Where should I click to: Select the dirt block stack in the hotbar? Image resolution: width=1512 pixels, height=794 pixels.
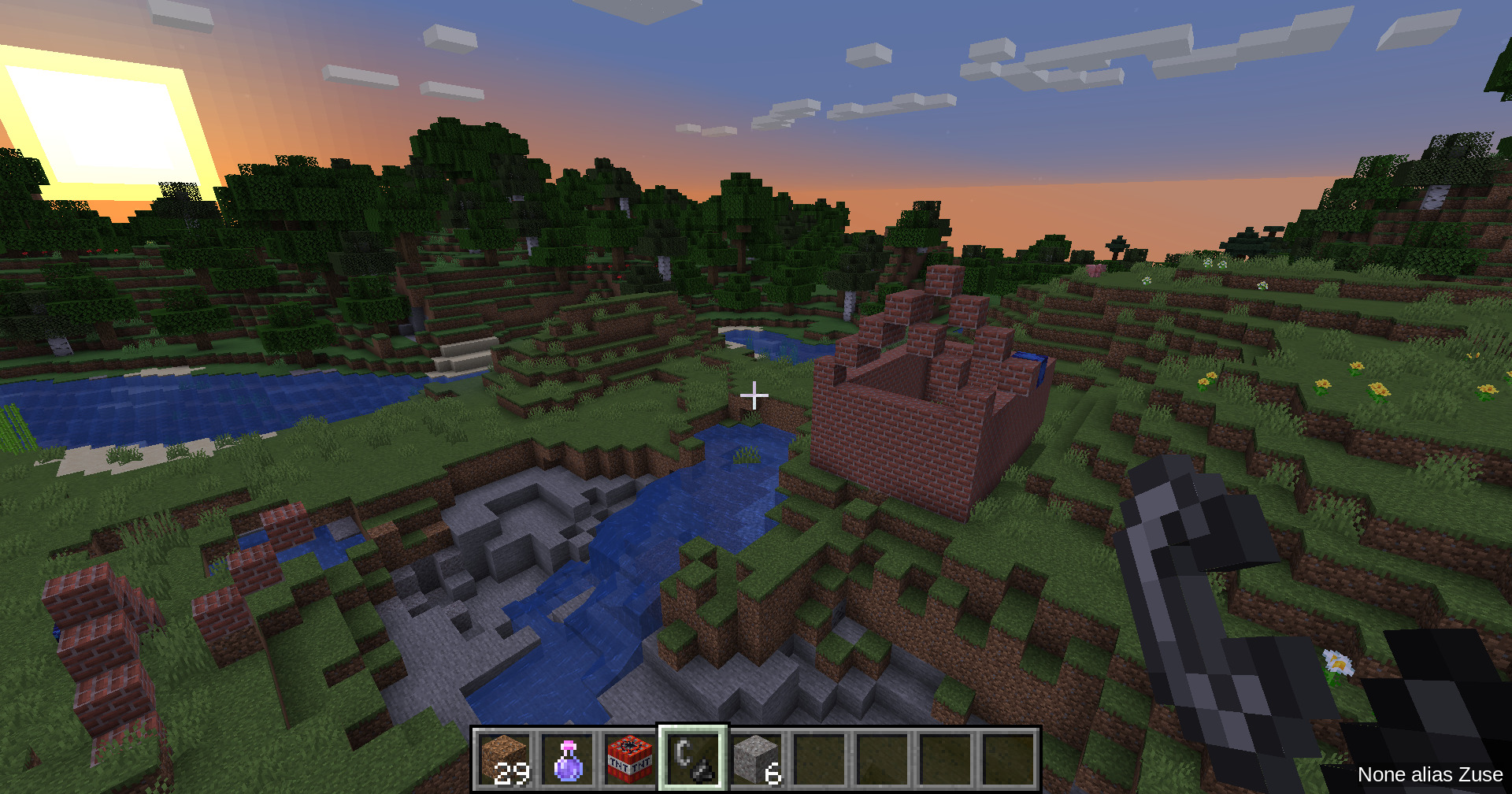(505, 759)
